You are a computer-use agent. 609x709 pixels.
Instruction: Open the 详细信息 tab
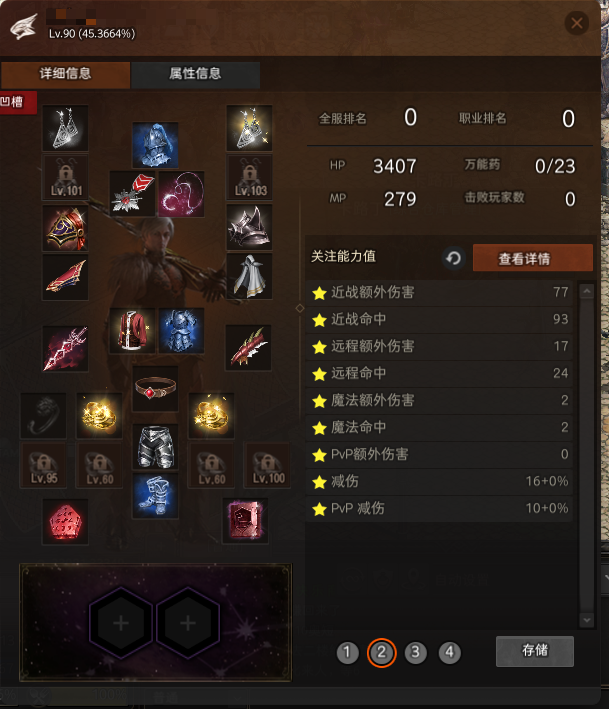pos(66,74)
